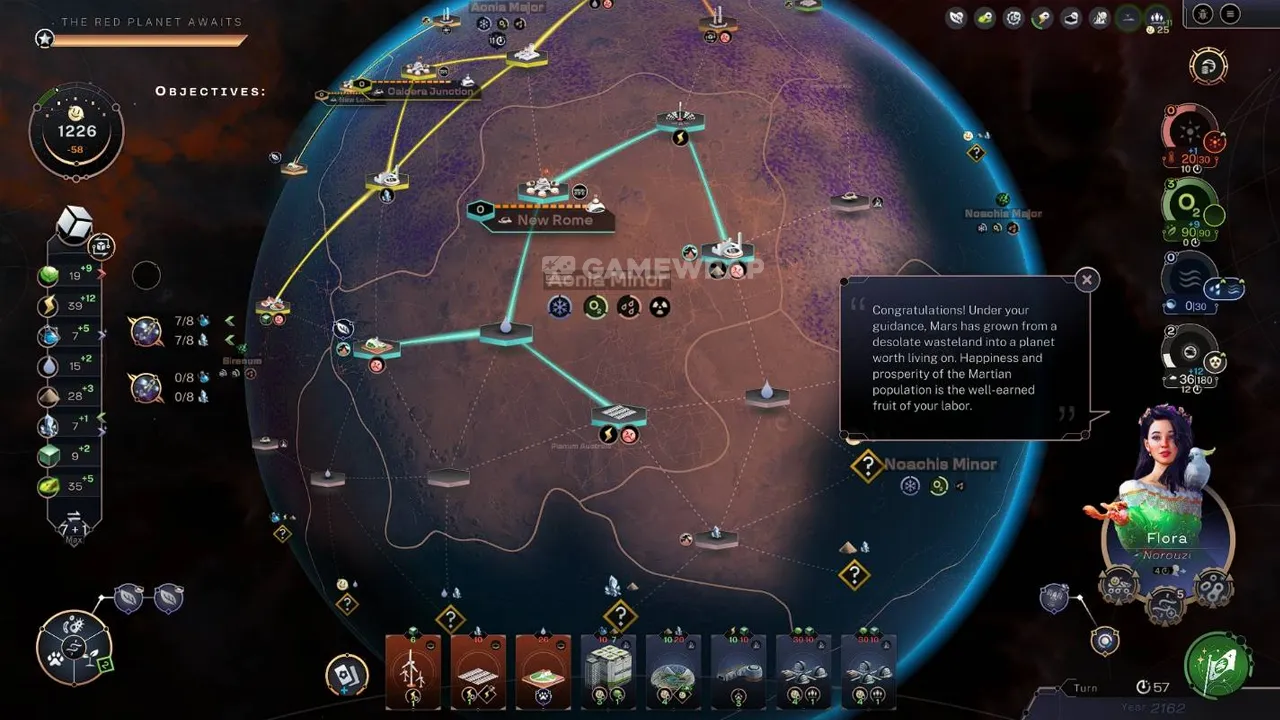Open the white cube resource storage icon
1280x720 pixels.
(75, 223)
